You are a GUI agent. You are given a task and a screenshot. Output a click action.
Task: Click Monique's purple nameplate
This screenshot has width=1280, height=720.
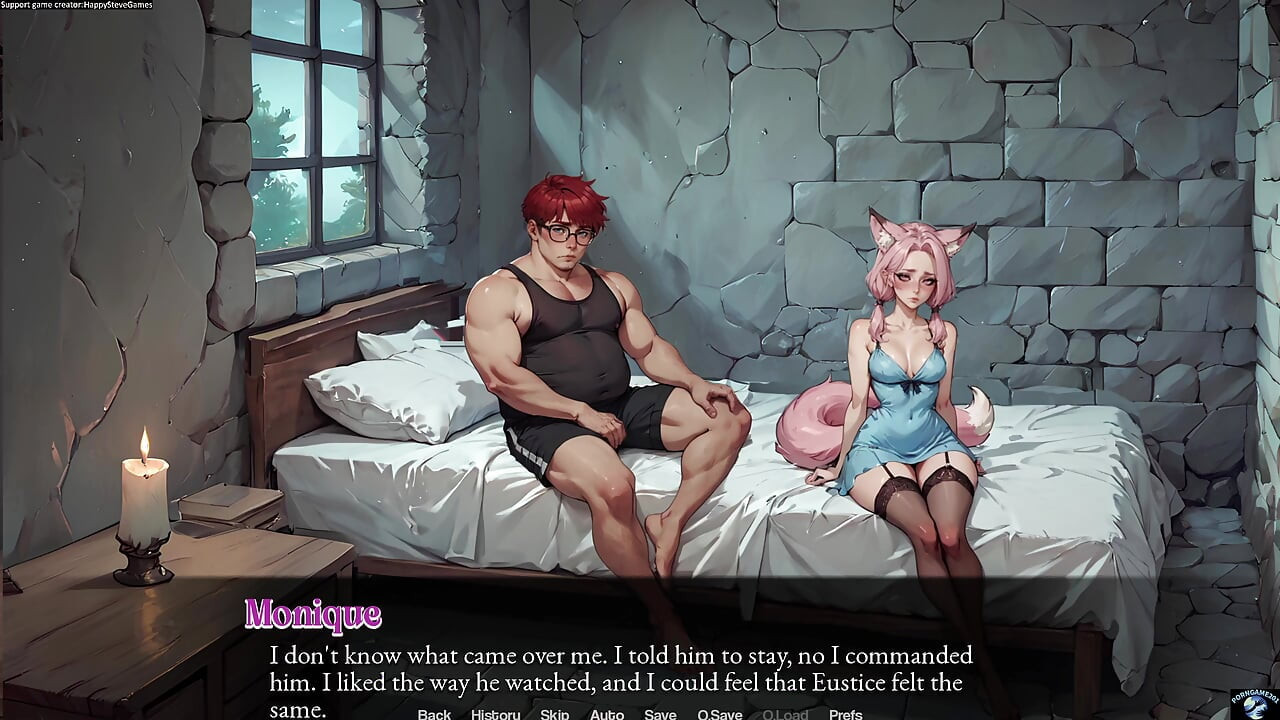(315, 612)
